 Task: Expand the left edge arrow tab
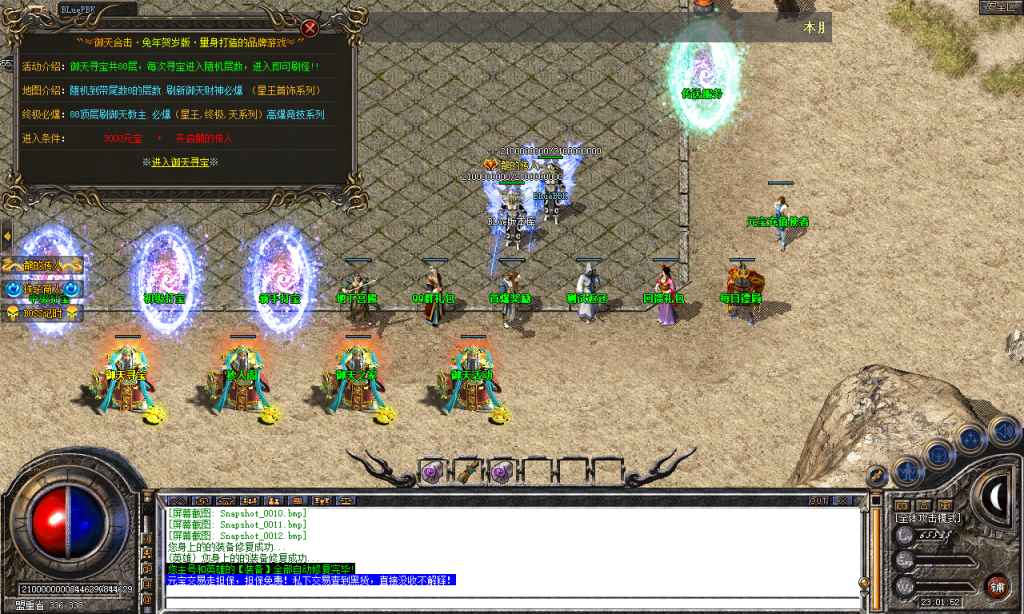coord(5,237)
